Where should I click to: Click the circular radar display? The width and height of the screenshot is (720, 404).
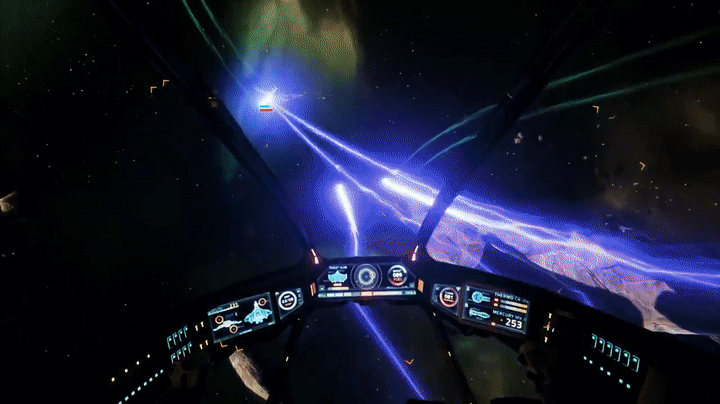[366, 276]
